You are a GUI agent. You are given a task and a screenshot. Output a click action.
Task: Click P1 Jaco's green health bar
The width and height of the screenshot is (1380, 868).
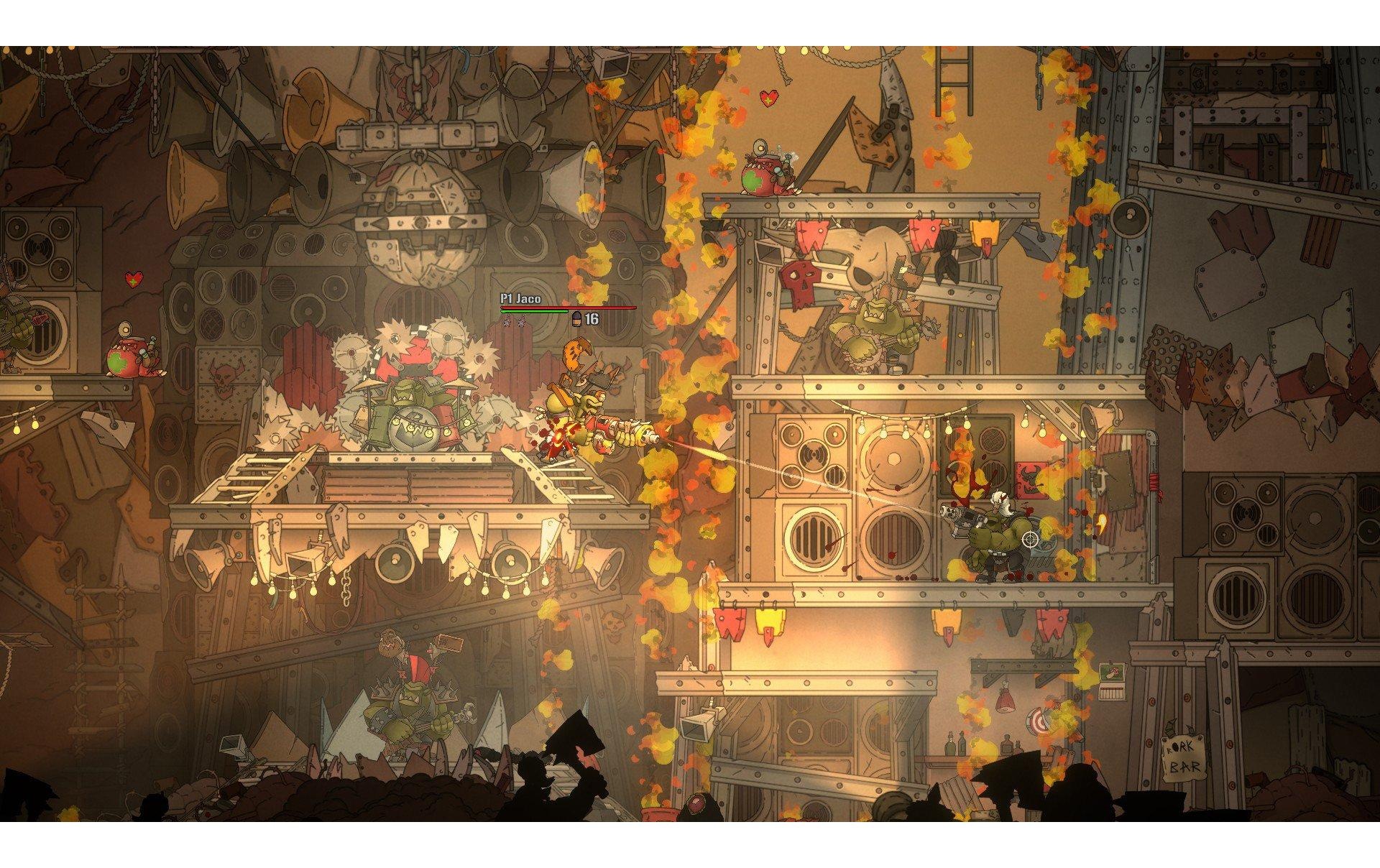pos(532,311)
